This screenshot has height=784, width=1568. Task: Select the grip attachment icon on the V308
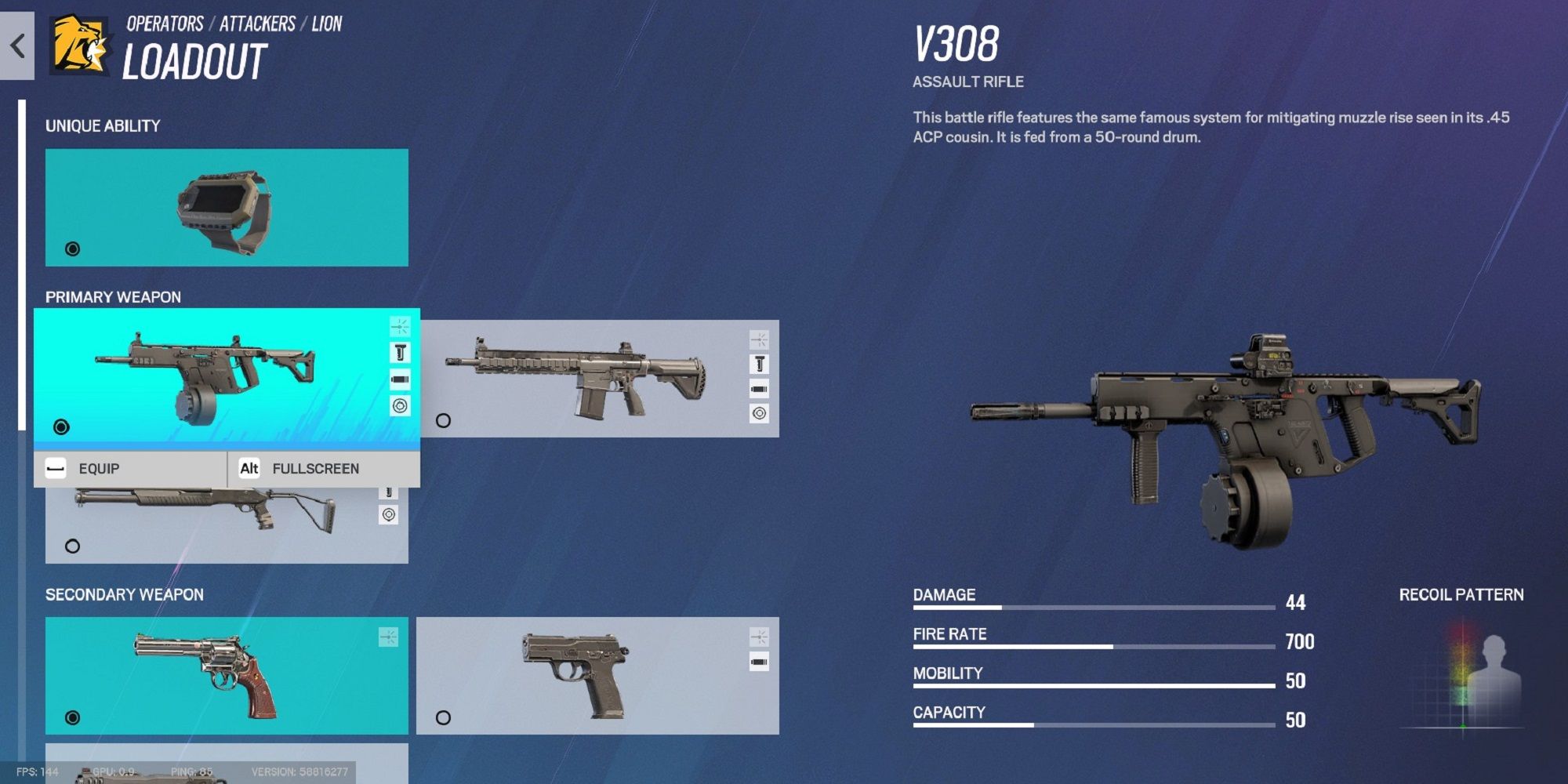pyautogui.click(x=401, y=353)
